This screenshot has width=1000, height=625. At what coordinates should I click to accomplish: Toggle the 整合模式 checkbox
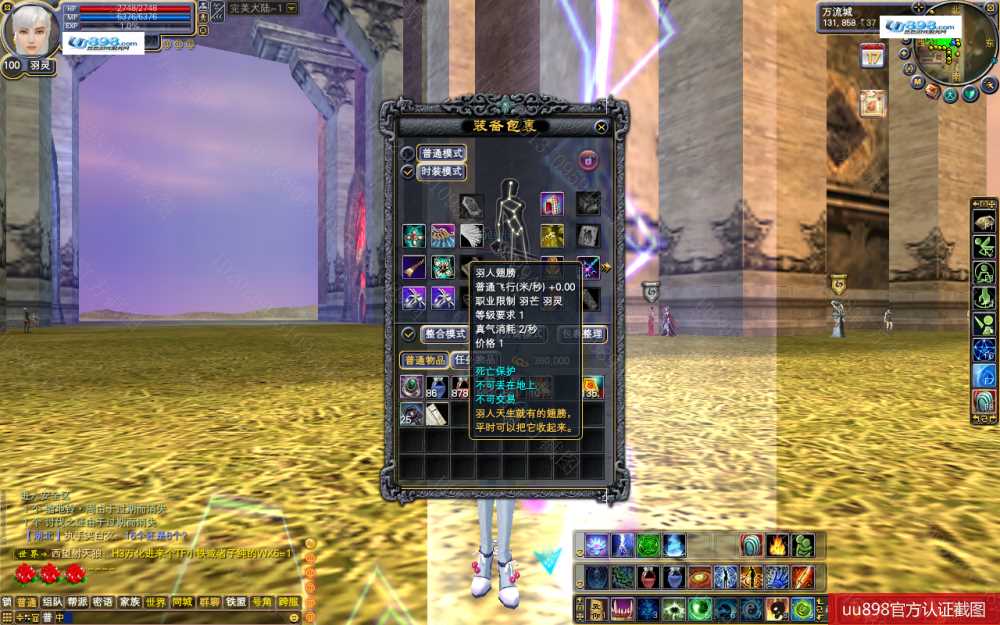point(408,334)
